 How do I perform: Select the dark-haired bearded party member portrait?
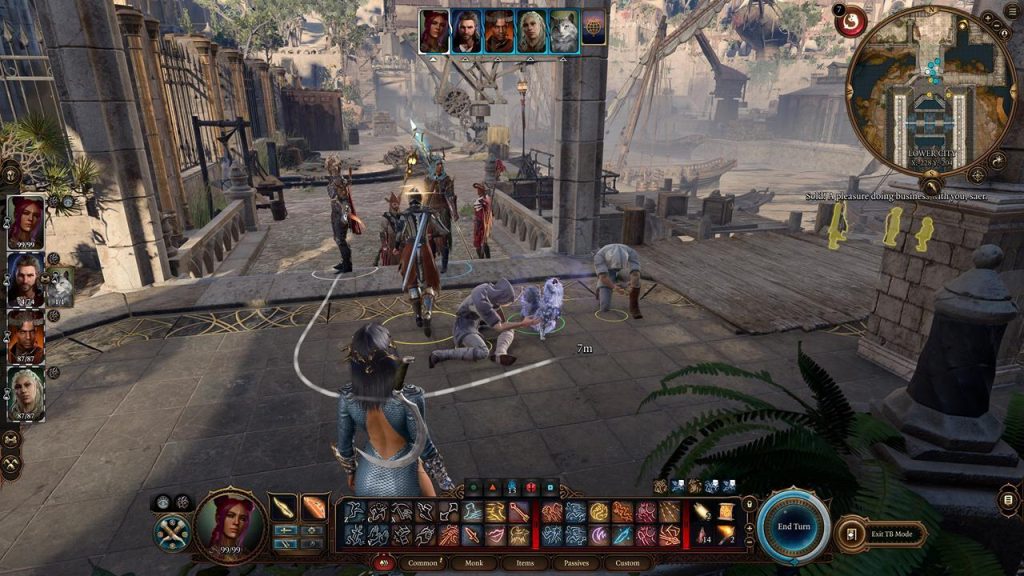[x=25, y=278]
